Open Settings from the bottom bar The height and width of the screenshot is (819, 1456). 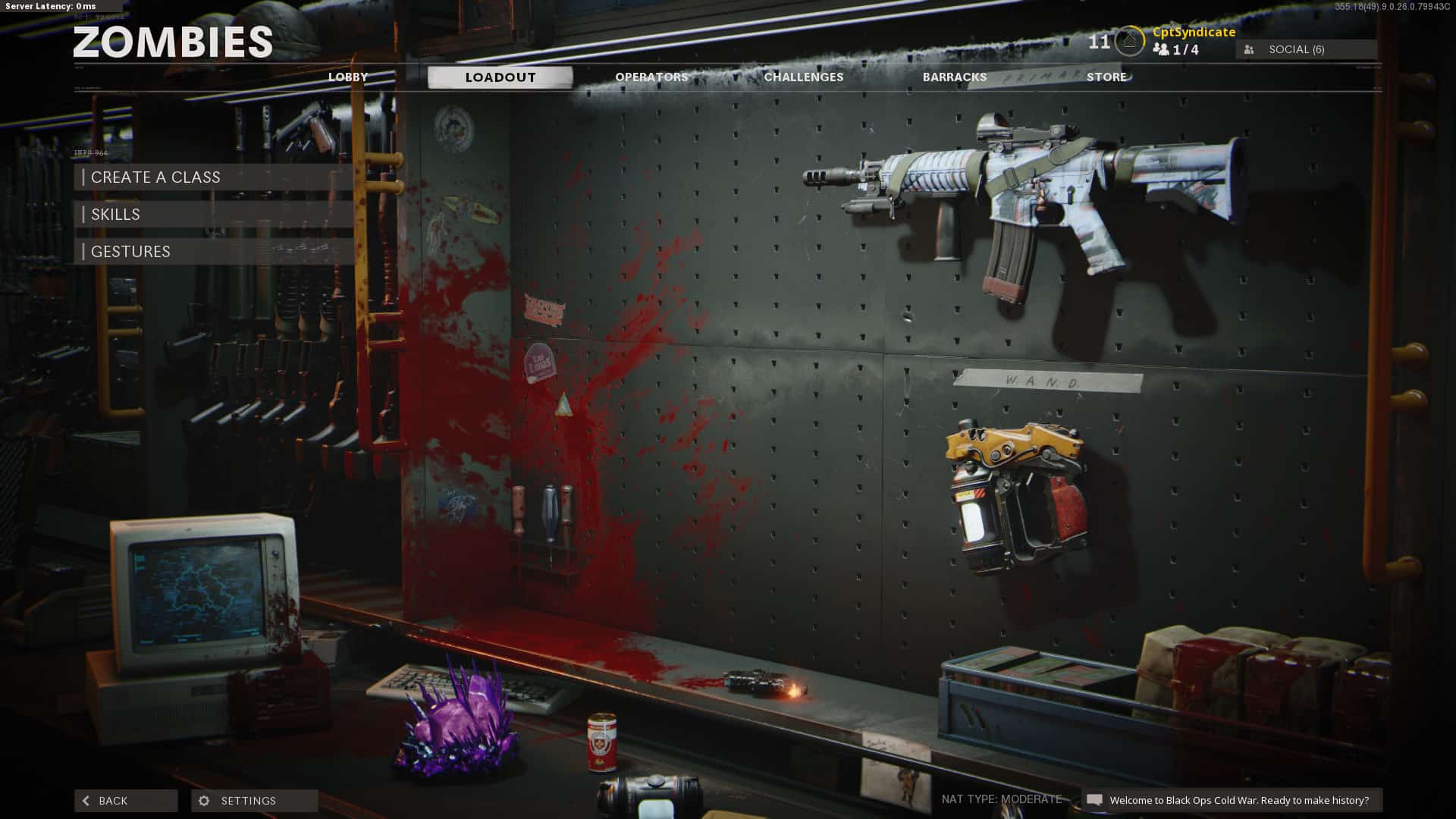tap(254, 801)
